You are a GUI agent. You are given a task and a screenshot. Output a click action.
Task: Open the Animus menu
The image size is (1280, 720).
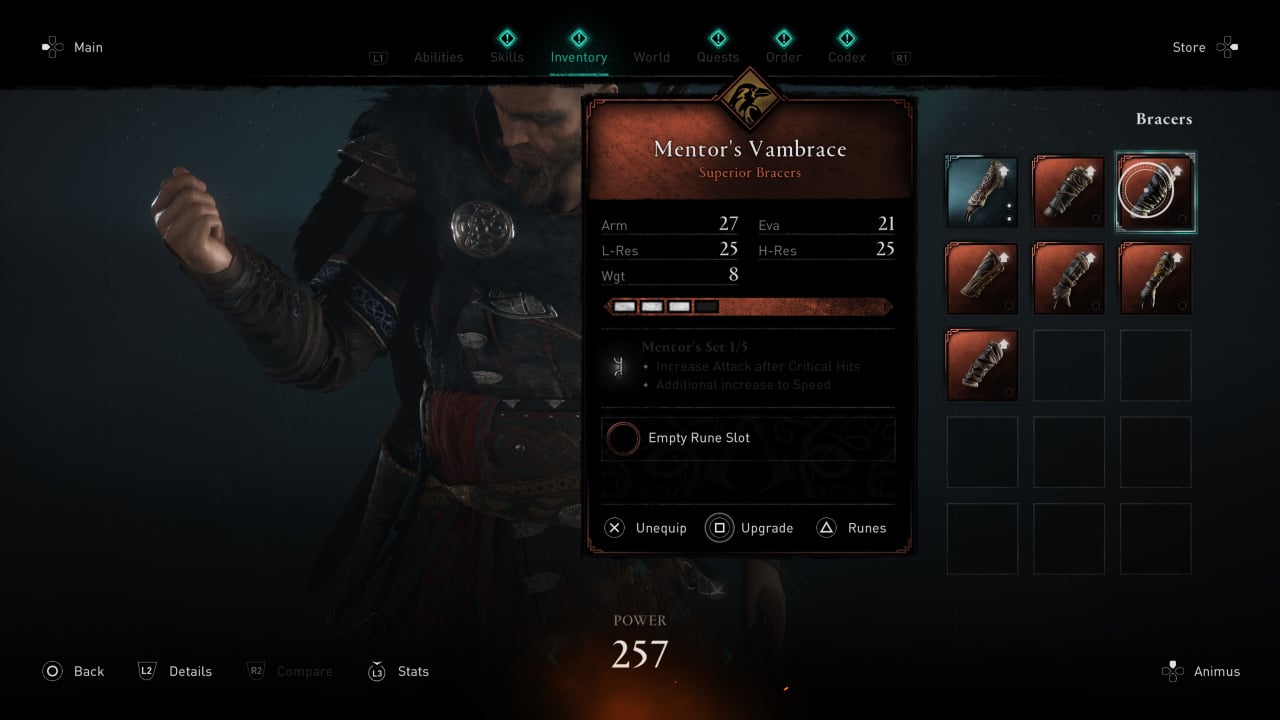pyautogui.click(x=1201, y=671)
